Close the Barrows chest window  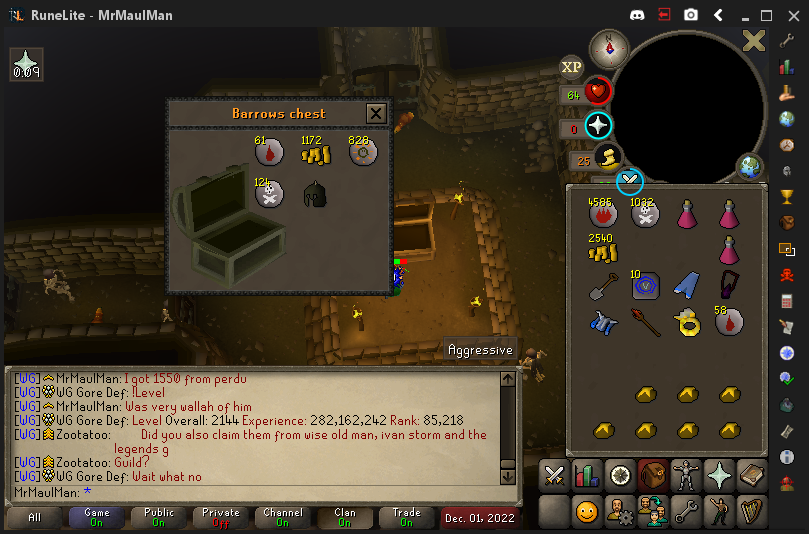pyautogui.click(x=376, y=113)
